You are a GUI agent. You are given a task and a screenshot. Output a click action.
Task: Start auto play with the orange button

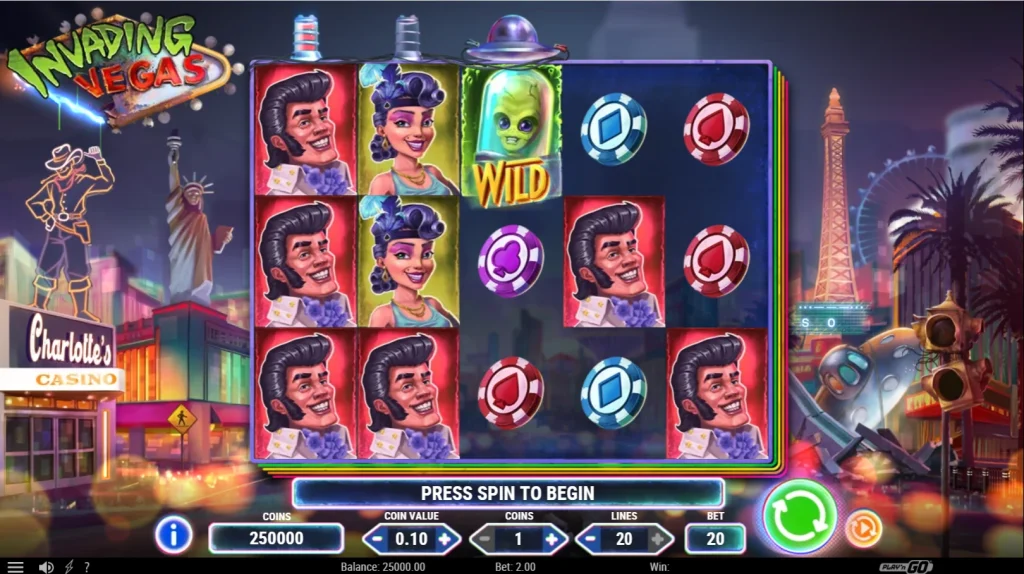coord(863,528)
